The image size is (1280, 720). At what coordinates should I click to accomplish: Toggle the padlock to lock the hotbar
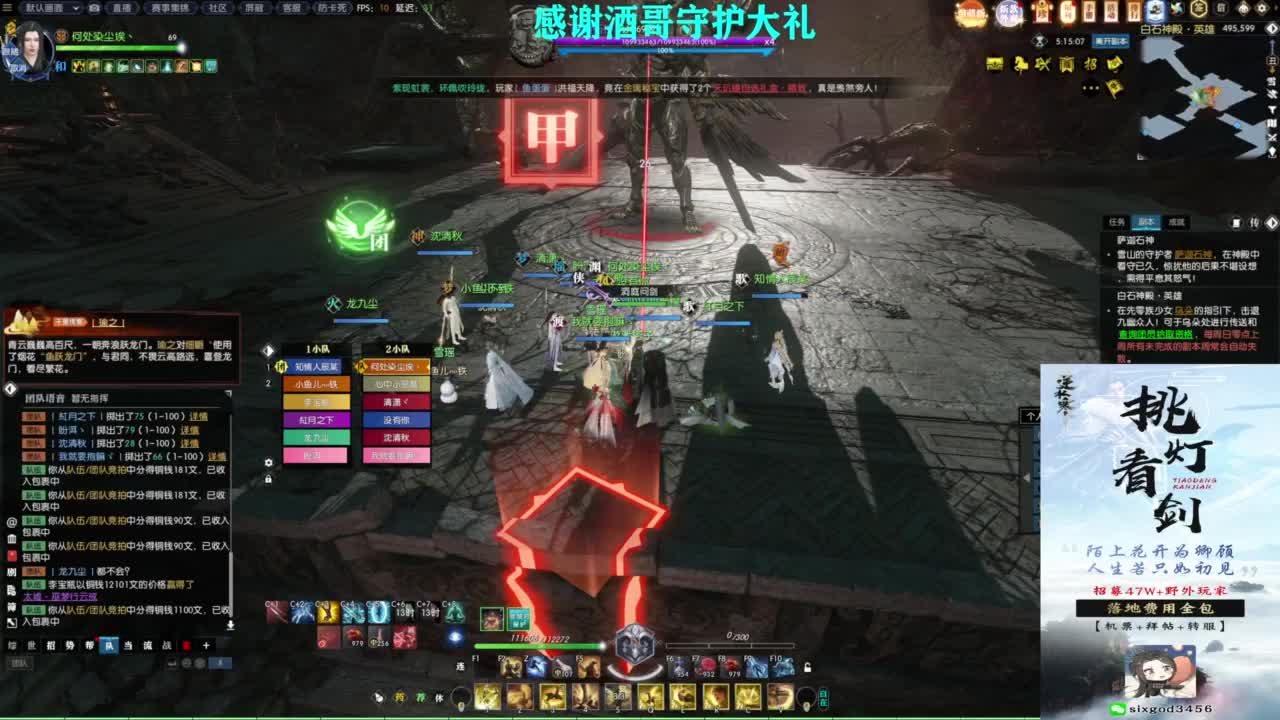pyautogui.click(x=807, y=667)
